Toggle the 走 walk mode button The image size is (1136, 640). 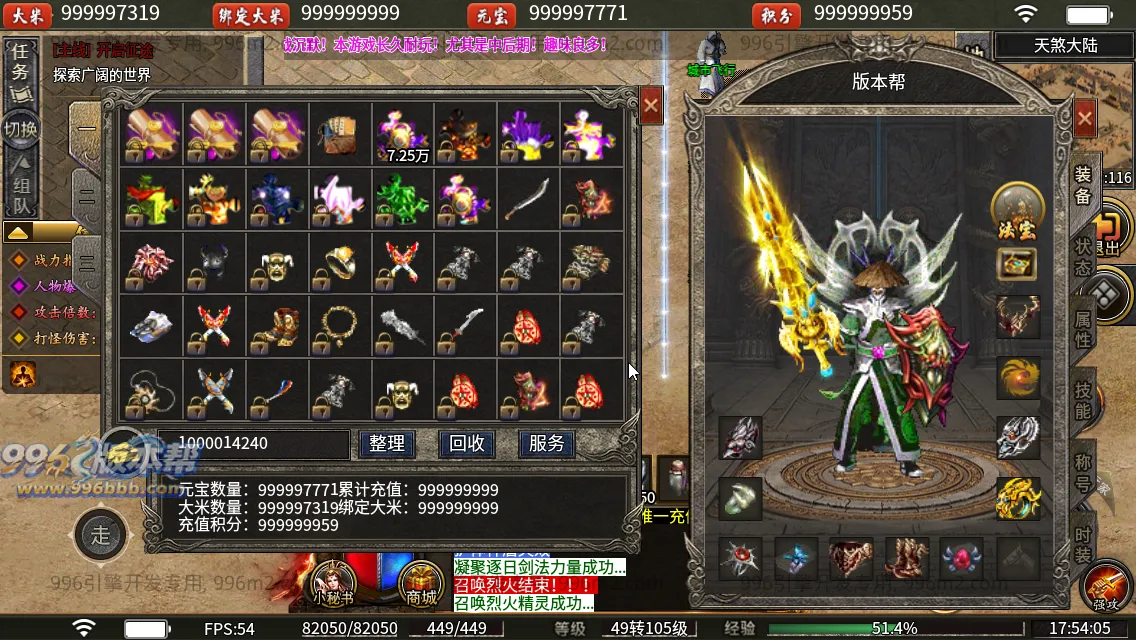click(101, 535)
